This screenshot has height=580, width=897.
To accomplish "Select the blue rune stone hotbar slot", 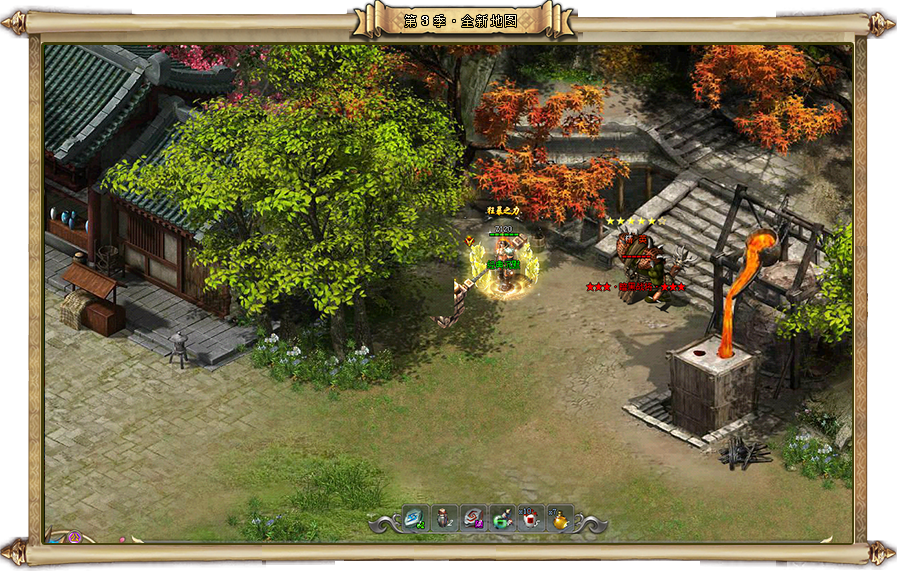I will point(415,518).
